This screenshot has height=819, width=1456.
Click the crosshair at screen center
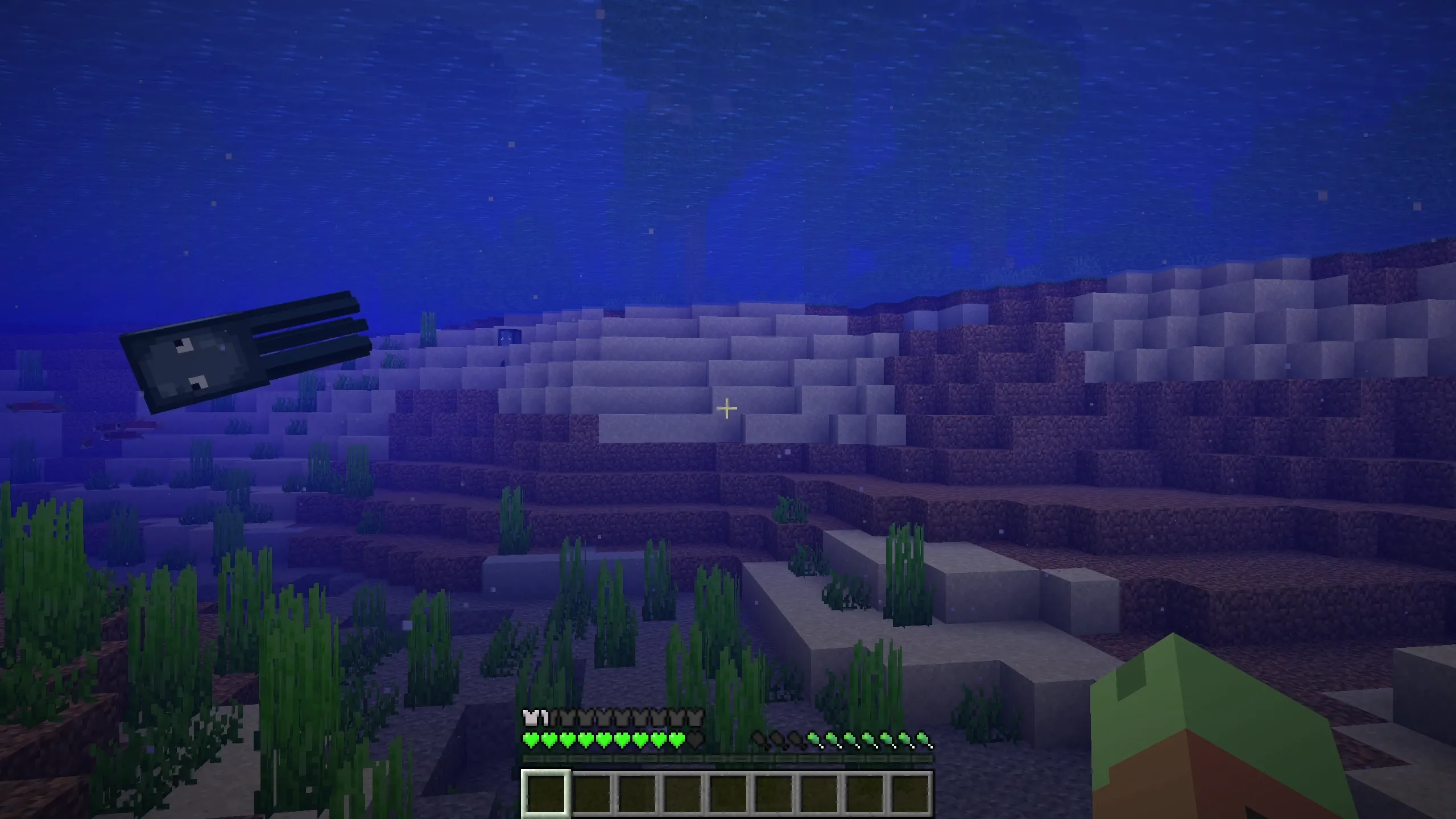pyautogui.click(x=727, y=408)
